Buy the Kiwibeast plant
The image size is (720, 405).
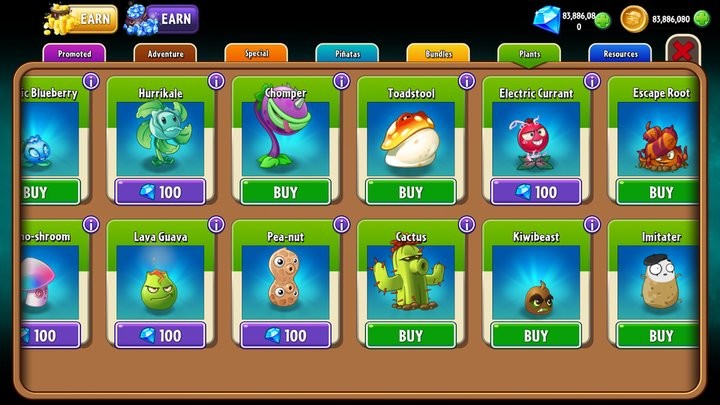[535, 335]
